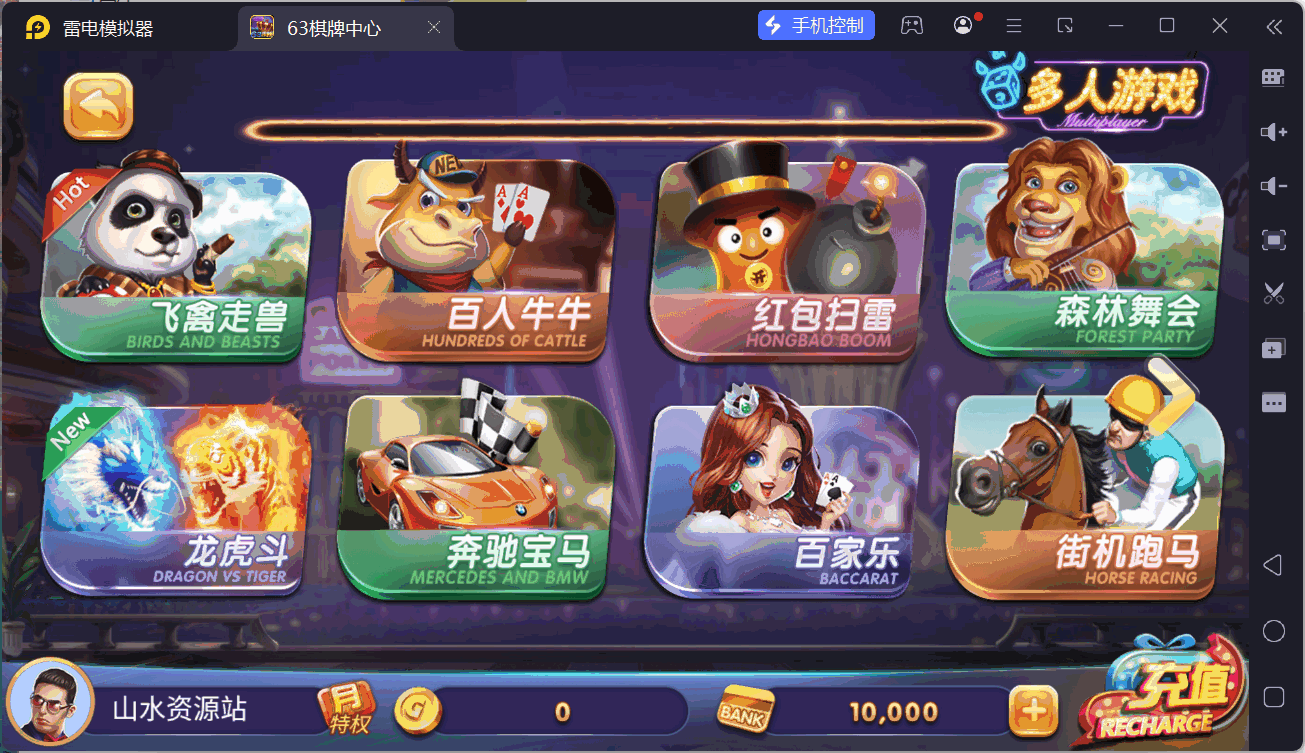Open the multi-instance manager icon
The height and width of the screenshot is (753, 1305).
click(x=1272, y=348)
